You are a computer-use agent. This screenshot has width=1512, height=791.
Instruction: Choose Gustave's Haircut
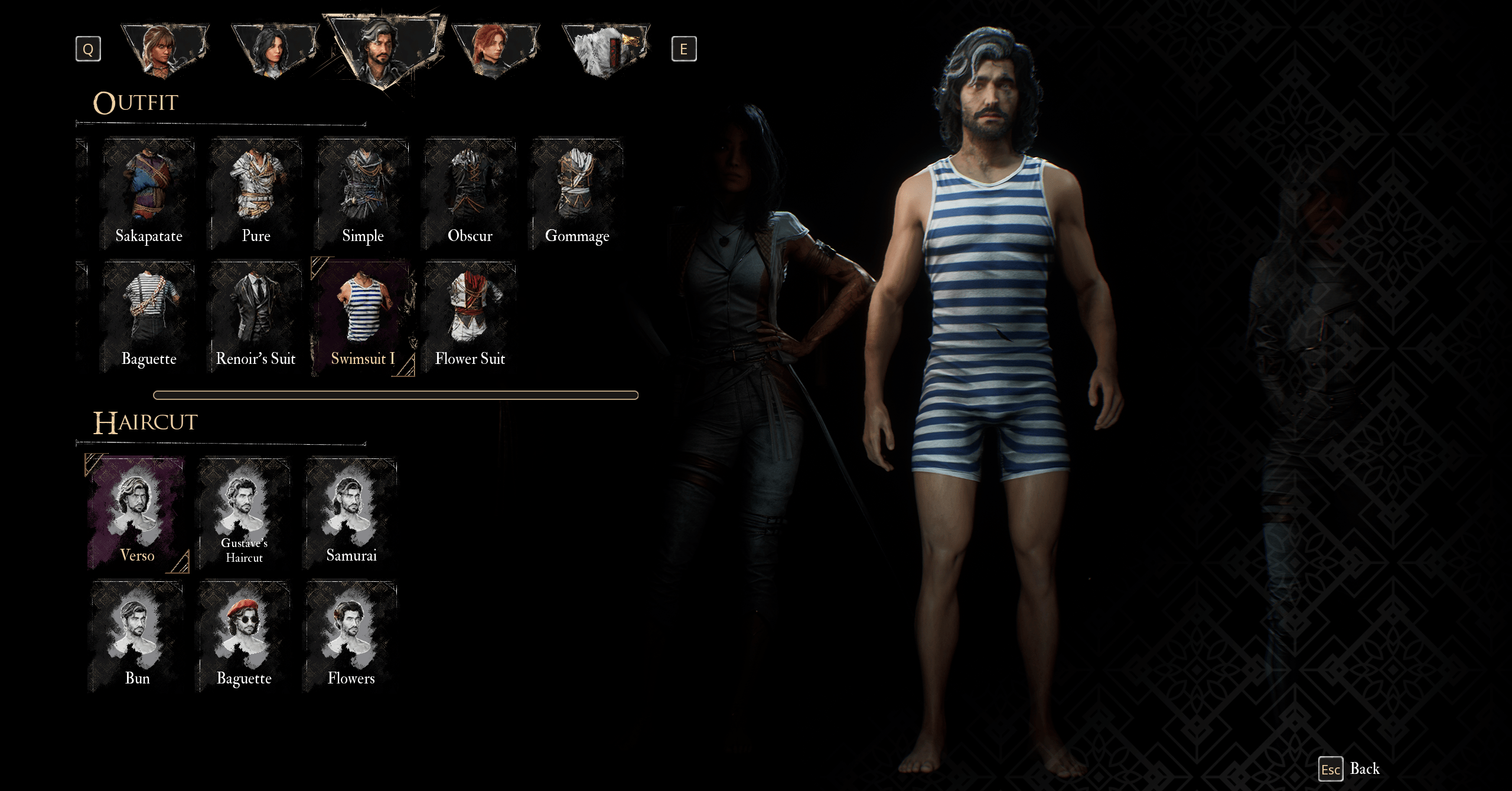[x=244, y=513]
